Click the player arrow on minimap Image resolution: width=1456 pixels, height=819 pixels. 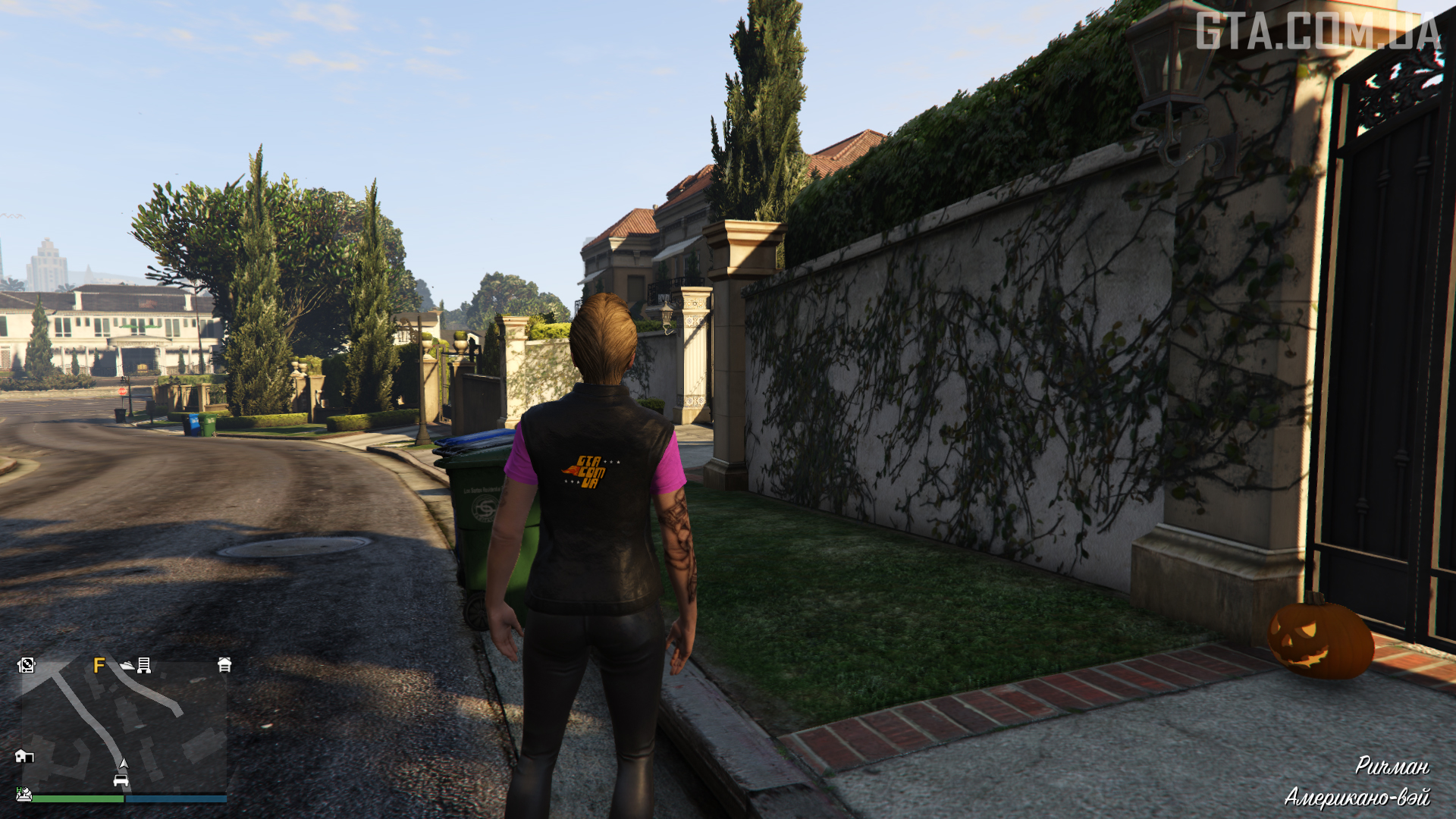(x=124, y=764)
